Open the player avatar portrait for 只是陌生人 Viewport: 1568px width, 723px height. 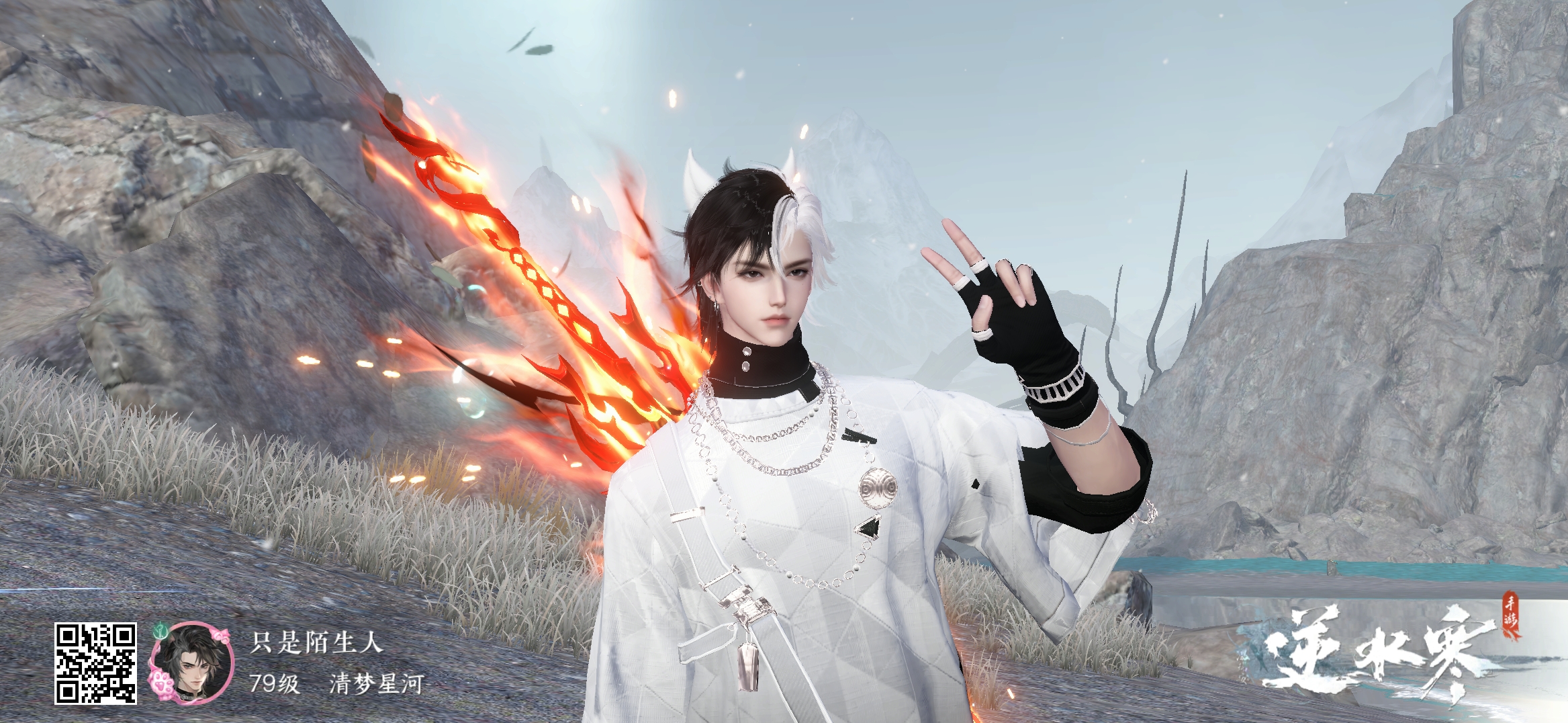coord(193,664)
